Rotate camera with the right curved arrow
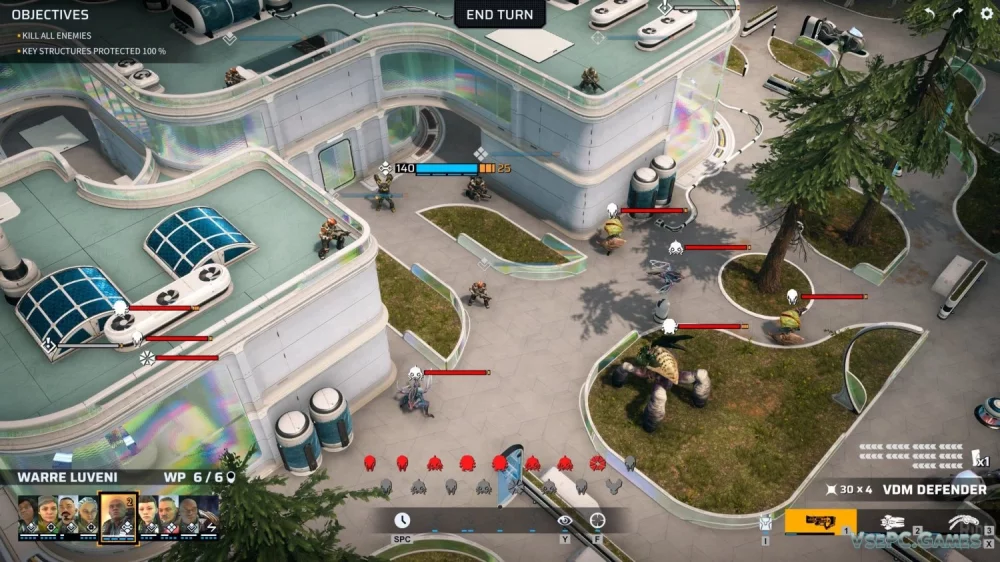The width and height of the screenshot is (1000, 562). click(957, 14)
